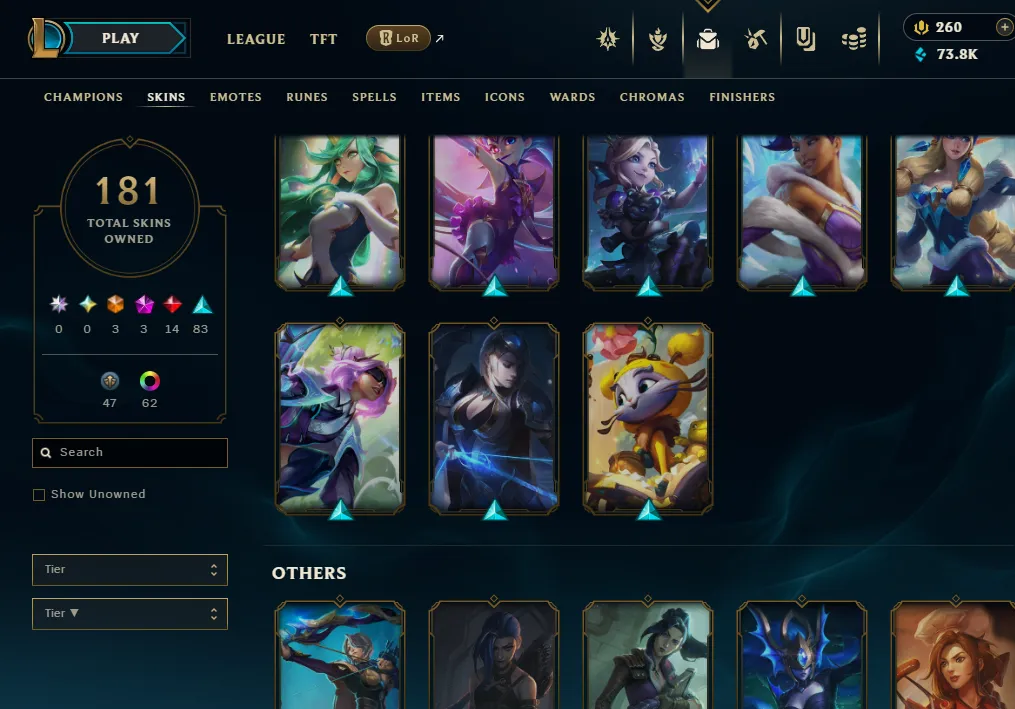Switch to the TFT section
1015x709 pixels.
(323, 39)
